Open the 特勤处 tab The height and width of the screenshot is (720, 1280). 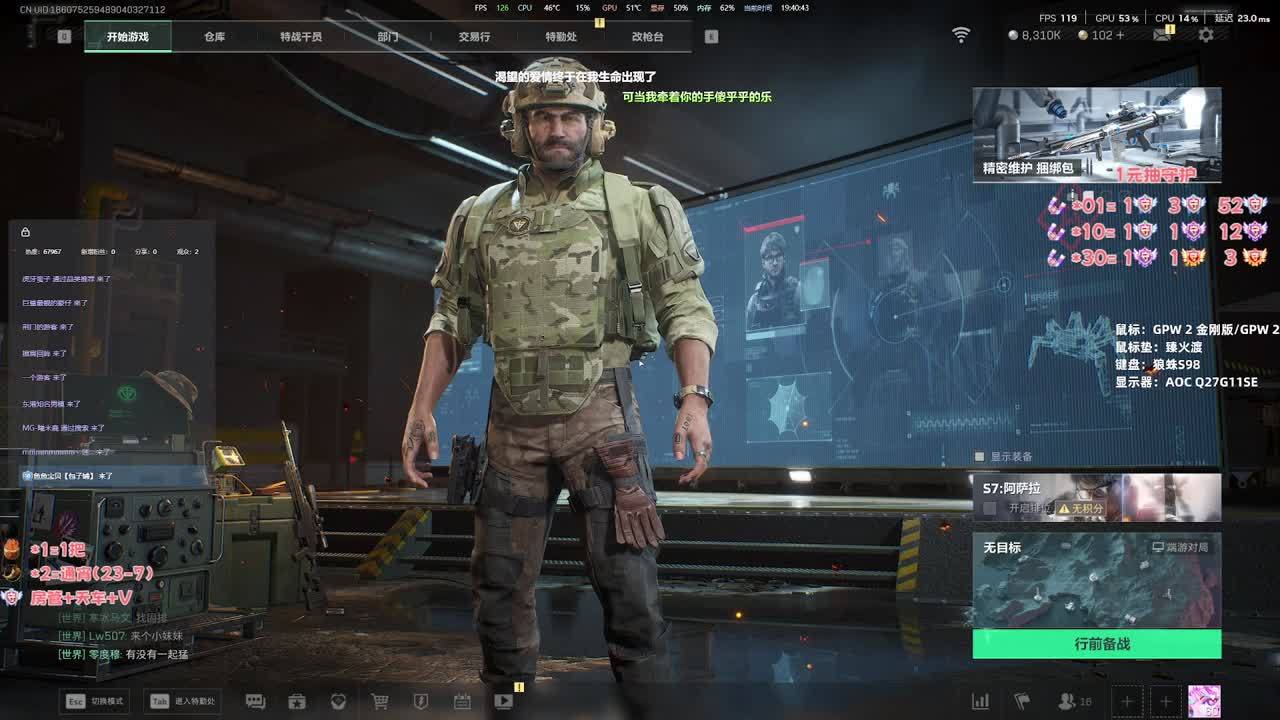pyautogui.click(x=561, y=37)
